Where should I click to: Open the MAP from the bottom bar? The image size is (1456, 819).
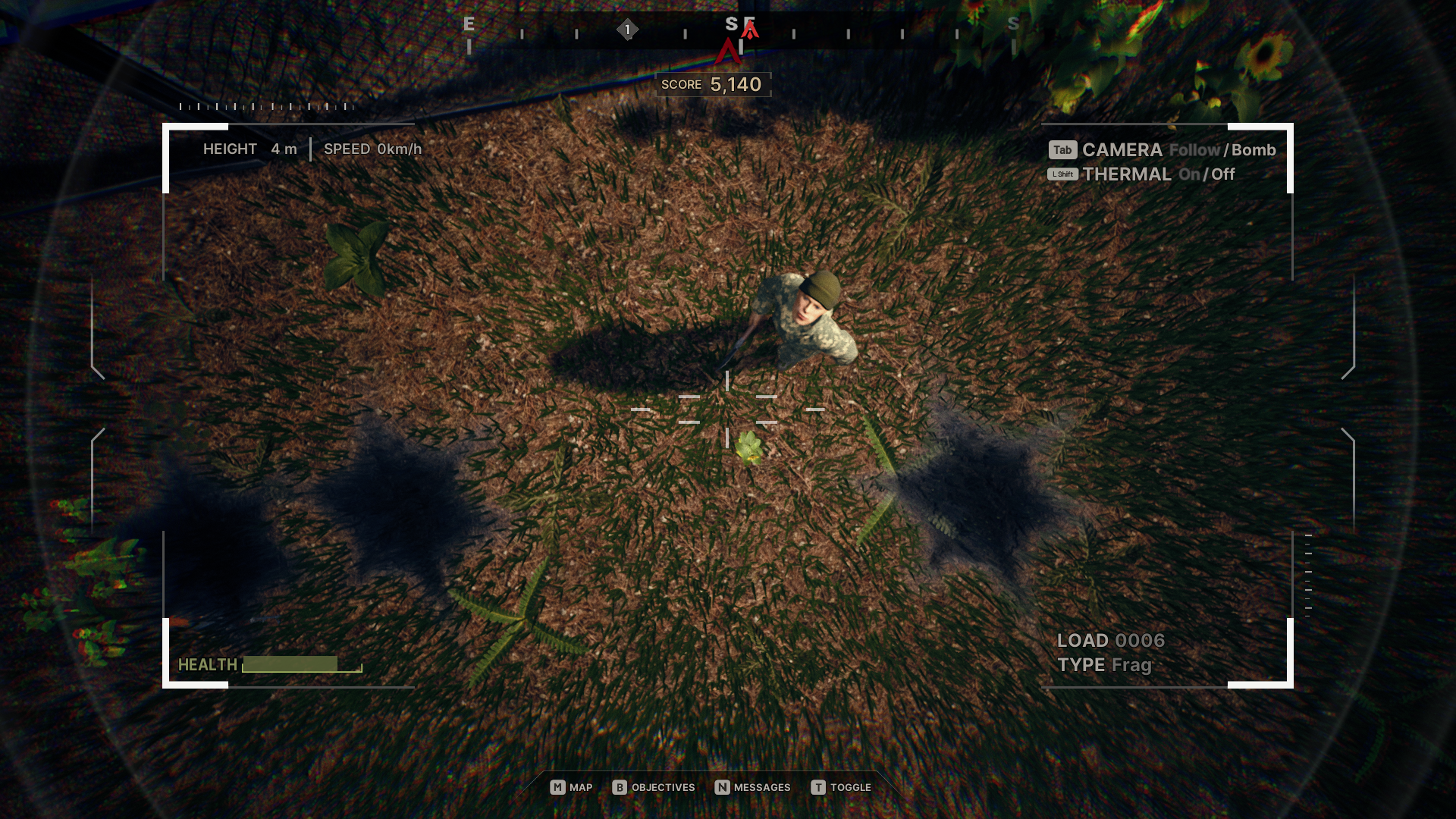pyautogui.click(x=580, y=787)
